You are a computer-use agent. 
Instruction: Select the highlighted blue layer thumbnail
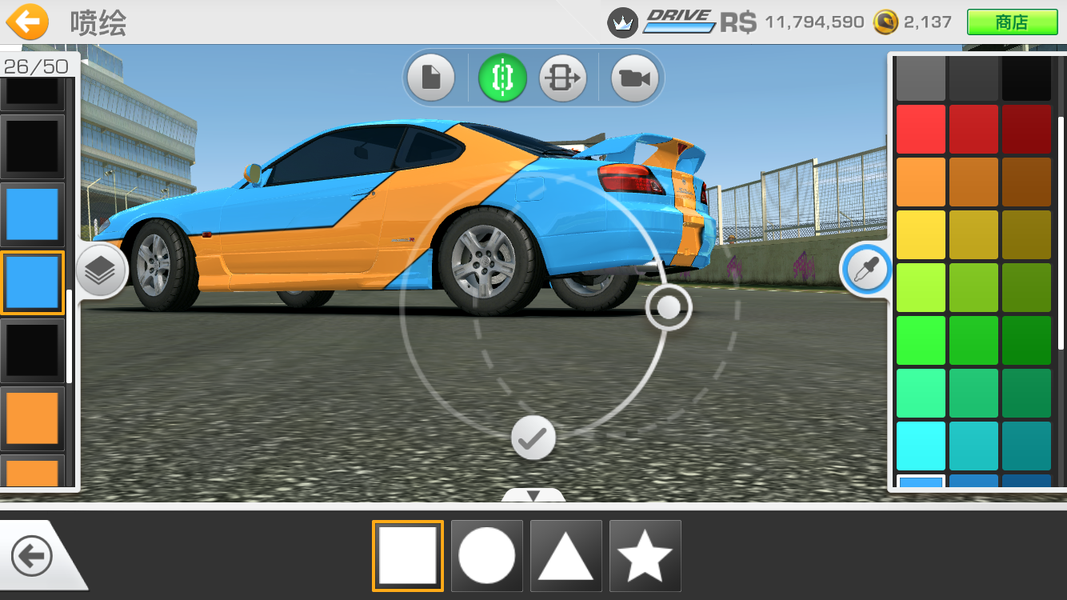tap(33, 282)
